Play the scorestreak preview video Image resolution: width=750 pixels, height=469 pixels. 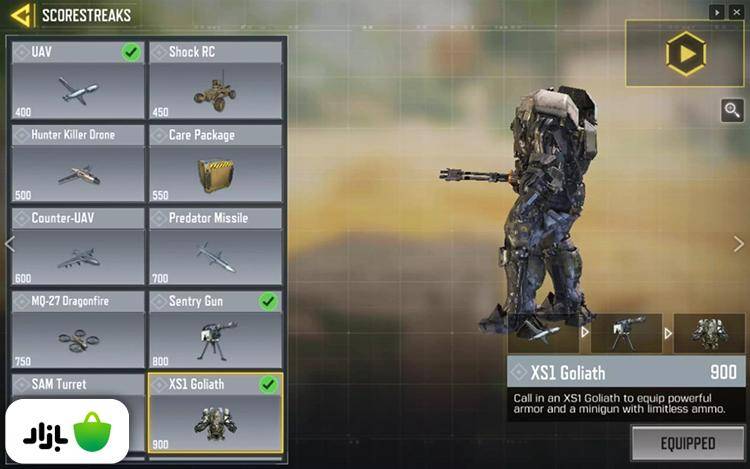(x=686, y=53)
